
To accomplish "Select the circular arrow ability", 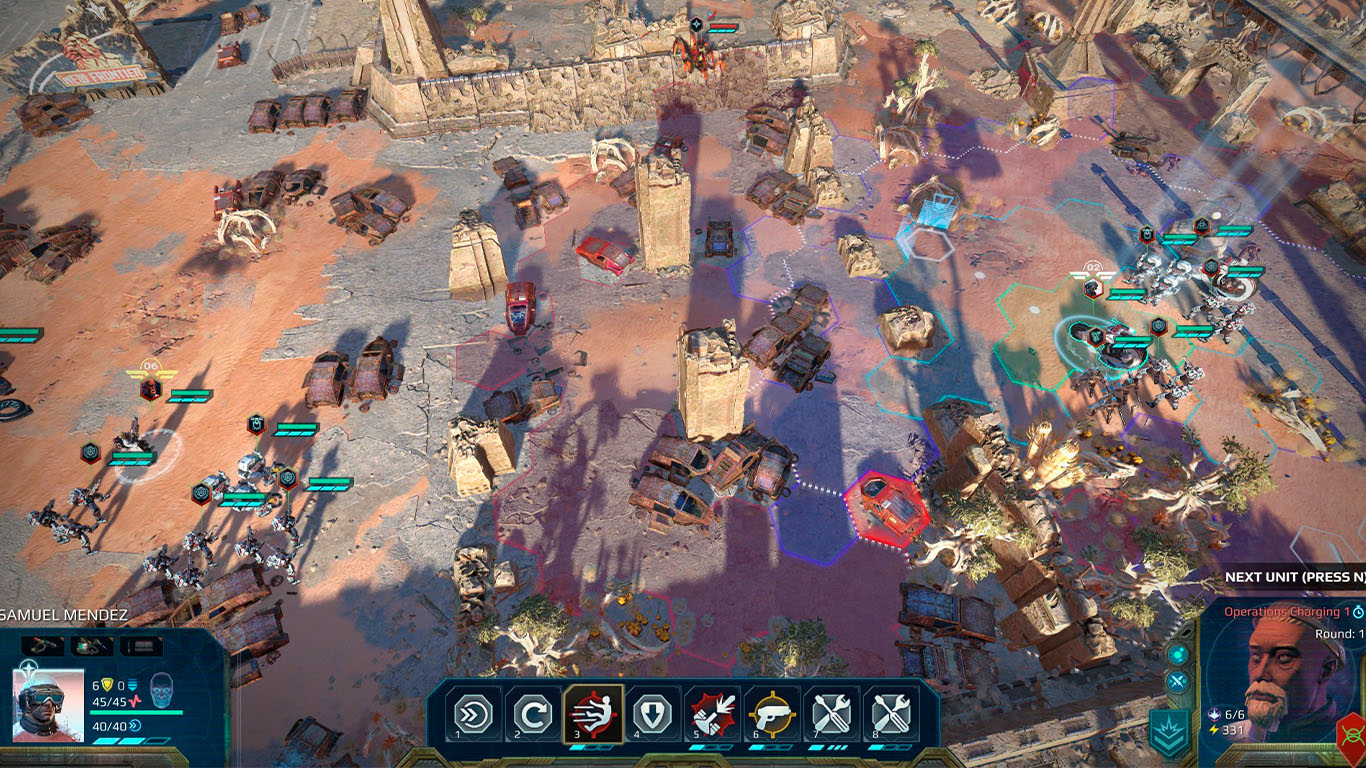I will click(532, 714).
